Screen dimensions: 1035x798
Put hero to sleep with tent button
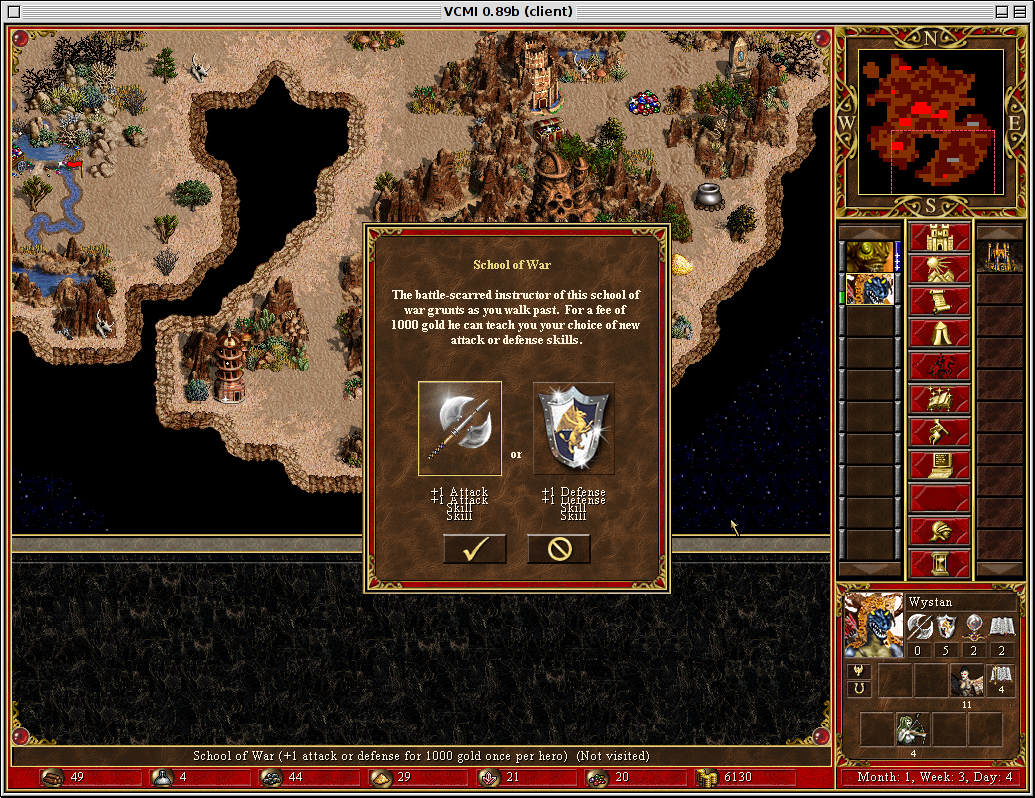939,334
